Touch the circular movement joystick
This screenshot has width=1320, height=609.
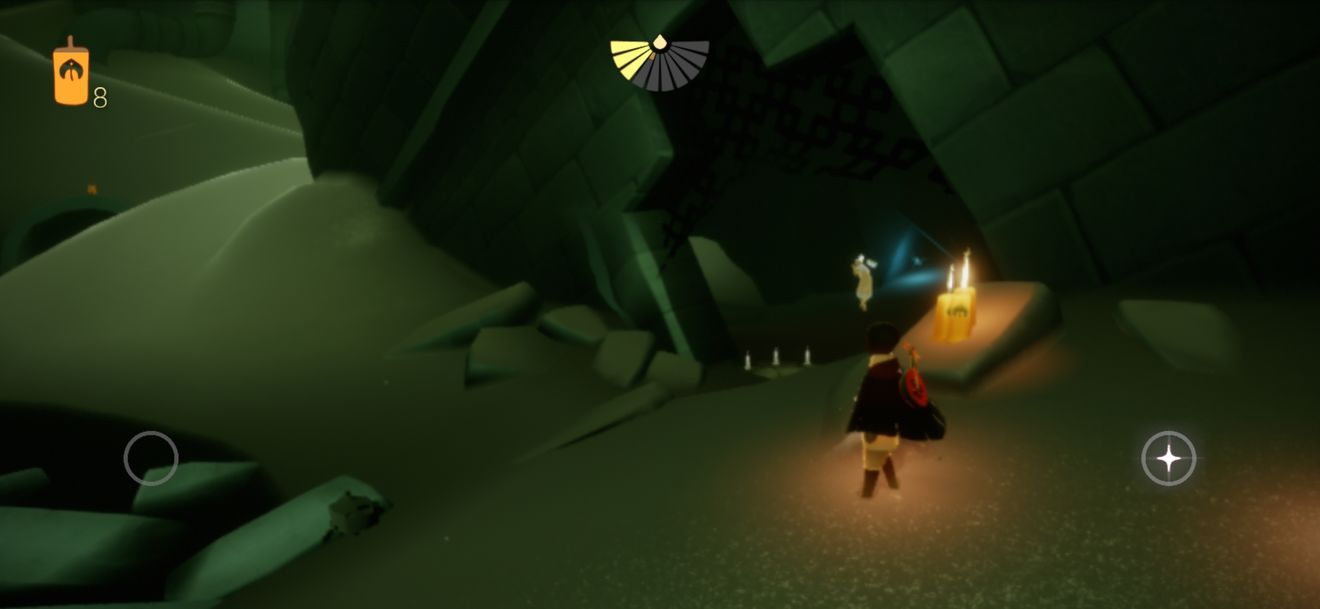pos(151,458)
